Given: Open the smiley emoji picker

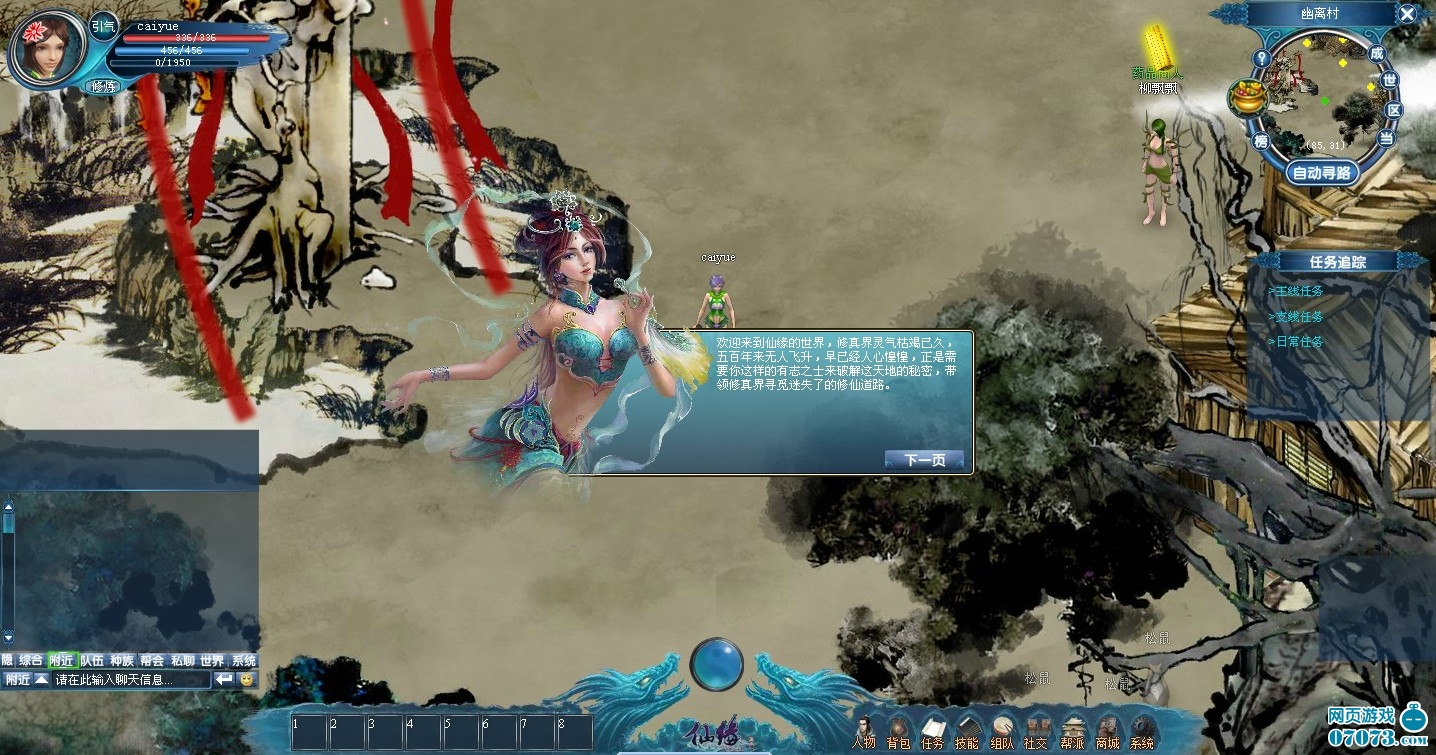Looking at the screenshot, I should tap(247, 680).
